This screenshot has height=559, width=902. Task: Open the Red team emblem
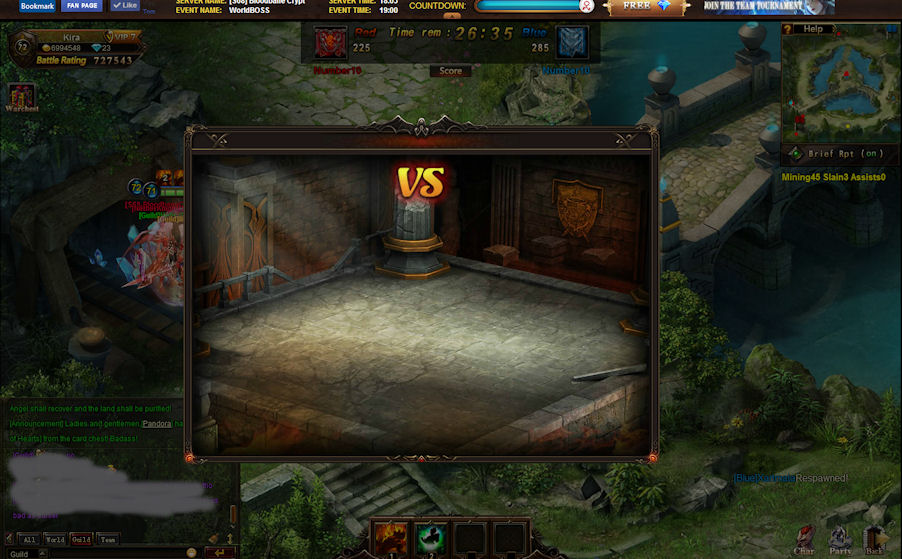point(331,43)
